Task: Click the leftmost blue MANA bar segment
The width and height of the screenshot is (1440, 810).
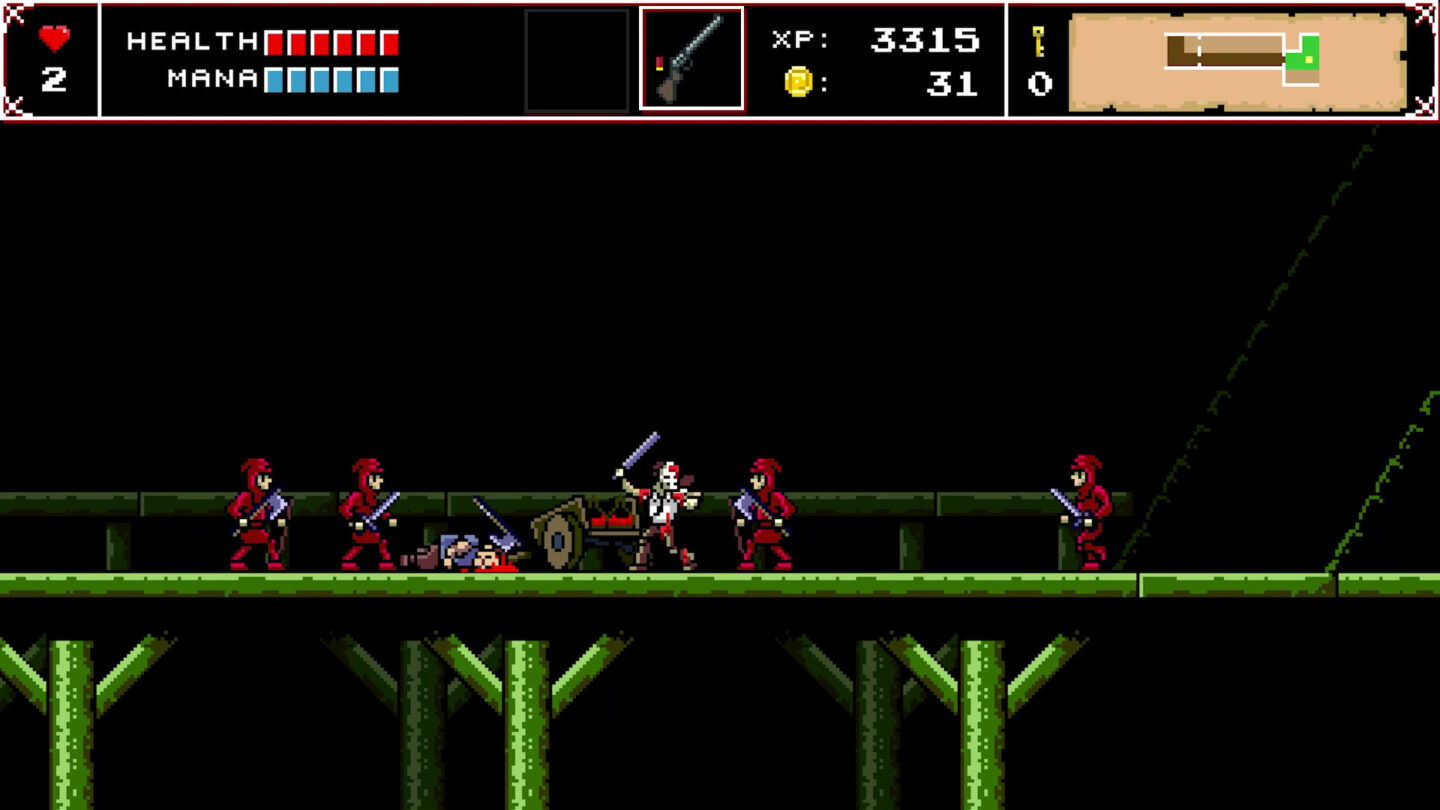Action: click(272, 80)
